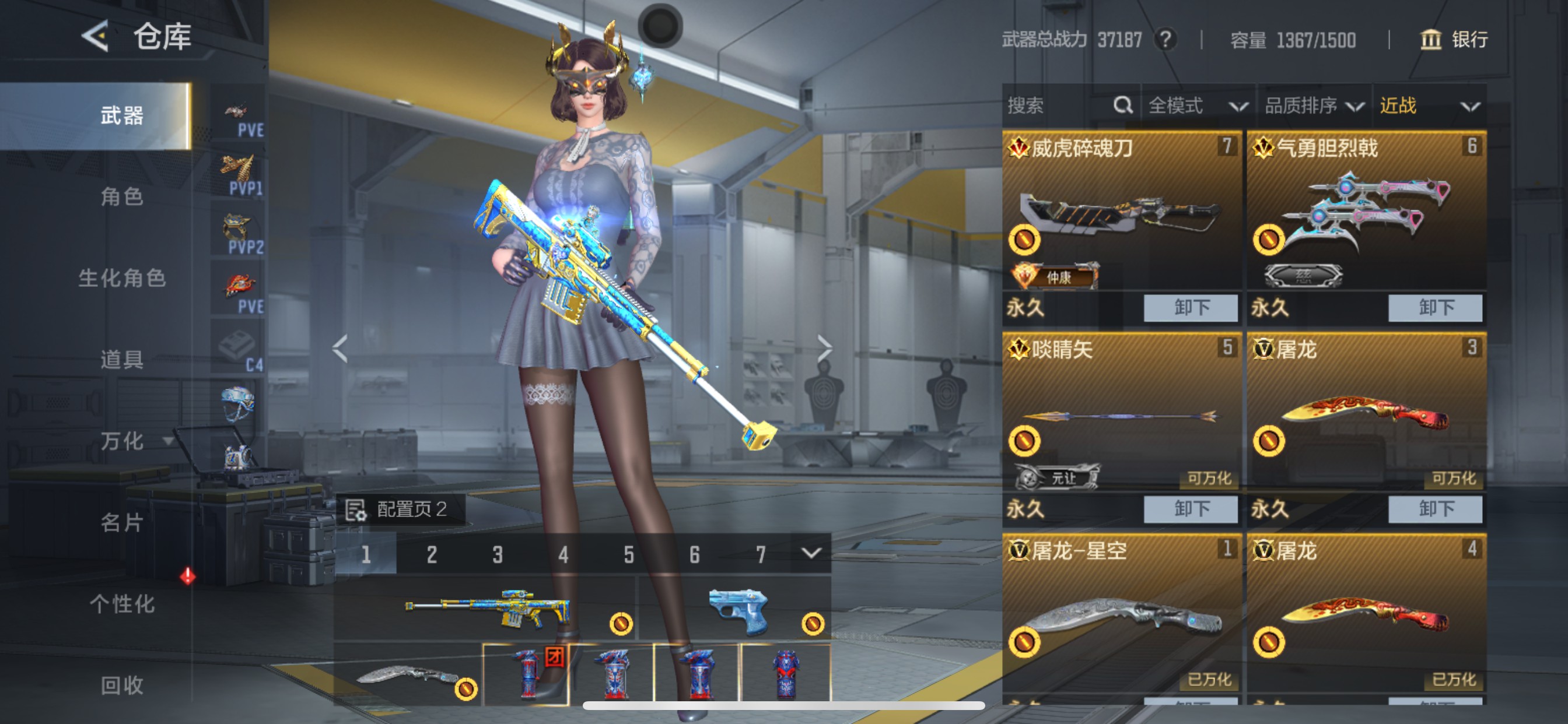1568x724 pixels.
Task: Click the question mark beside 武器总战力
Action: click(1165, 40)
